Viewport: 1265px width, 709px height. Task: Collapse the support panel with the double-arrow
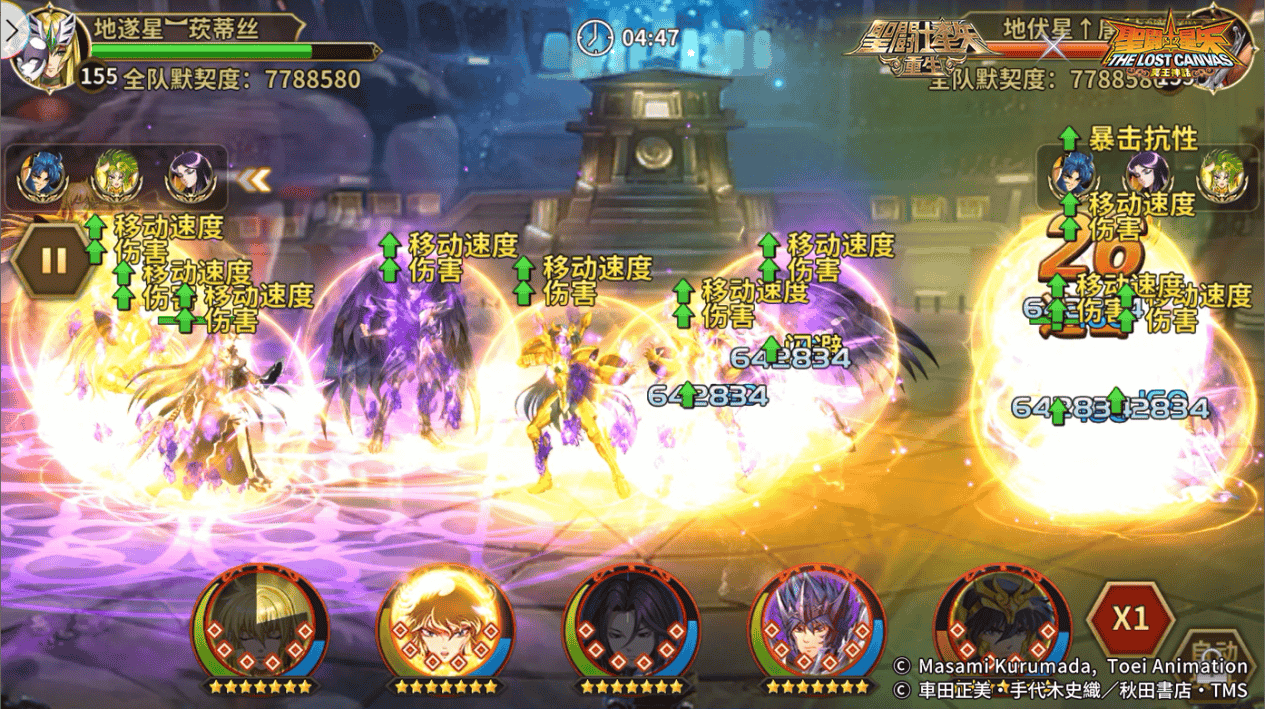[257, 180]
